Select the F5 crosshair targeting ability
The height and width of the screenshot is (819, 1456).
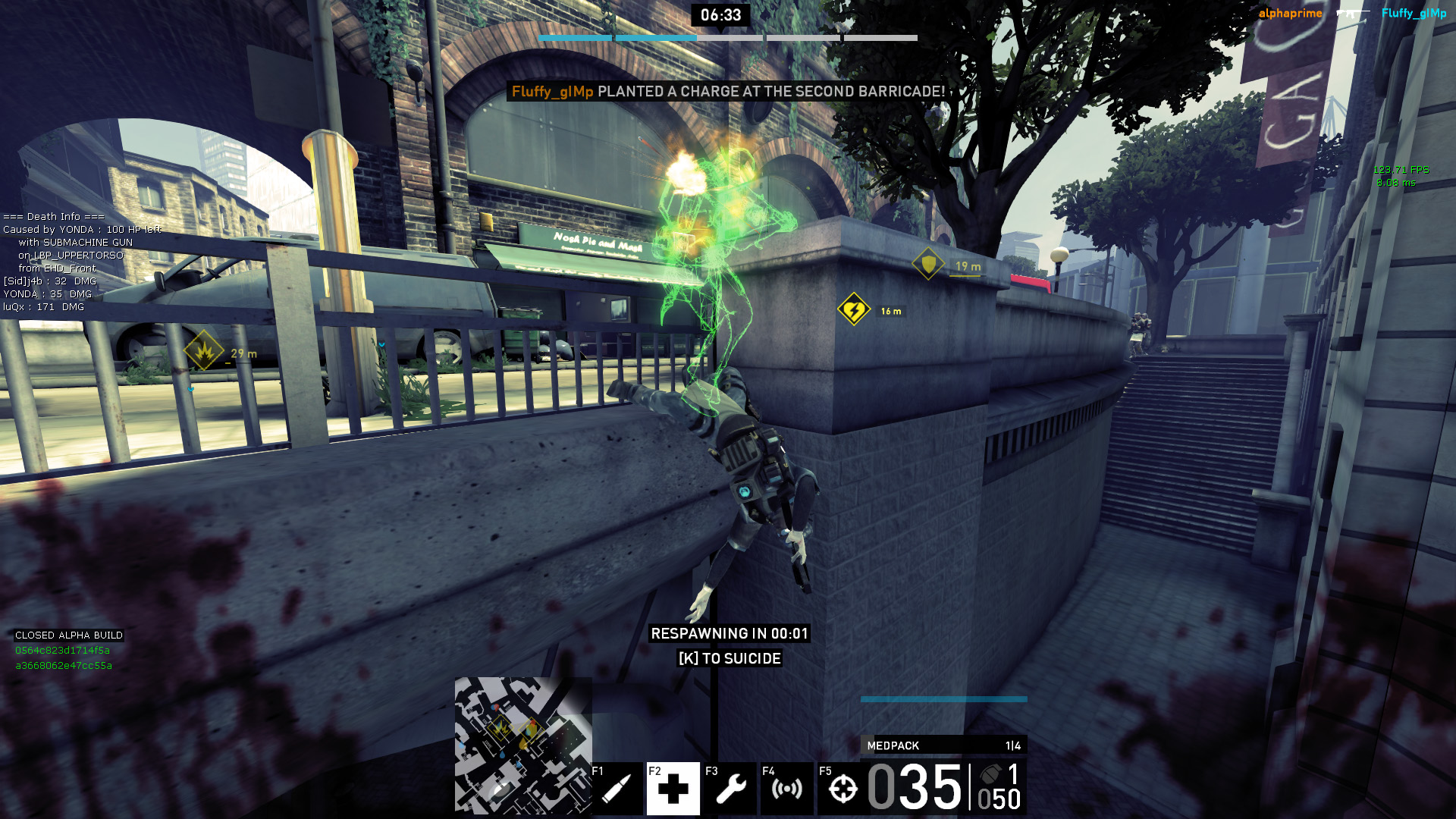coord(843,789)
